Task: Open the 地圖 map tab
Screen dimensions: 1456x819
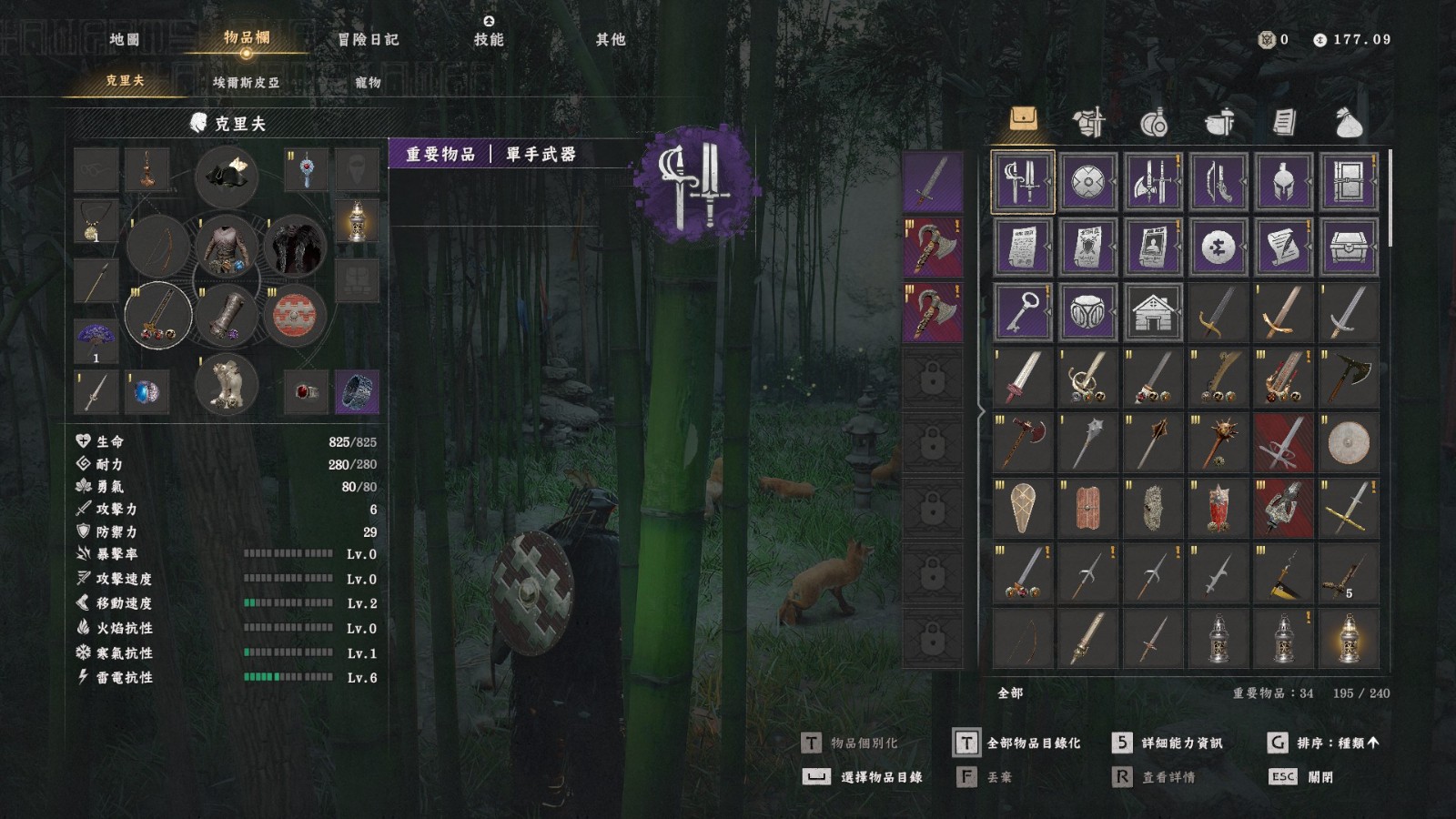Action: pos(125,39)
